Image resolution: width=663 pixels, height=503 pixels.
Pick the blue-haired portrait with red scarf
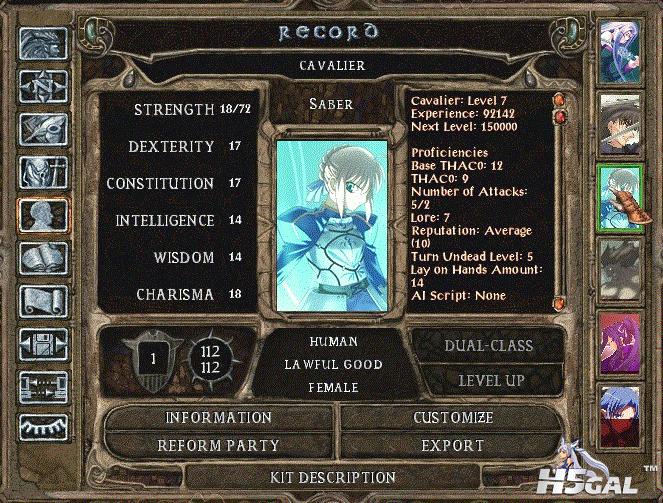(x=619, y=412)
